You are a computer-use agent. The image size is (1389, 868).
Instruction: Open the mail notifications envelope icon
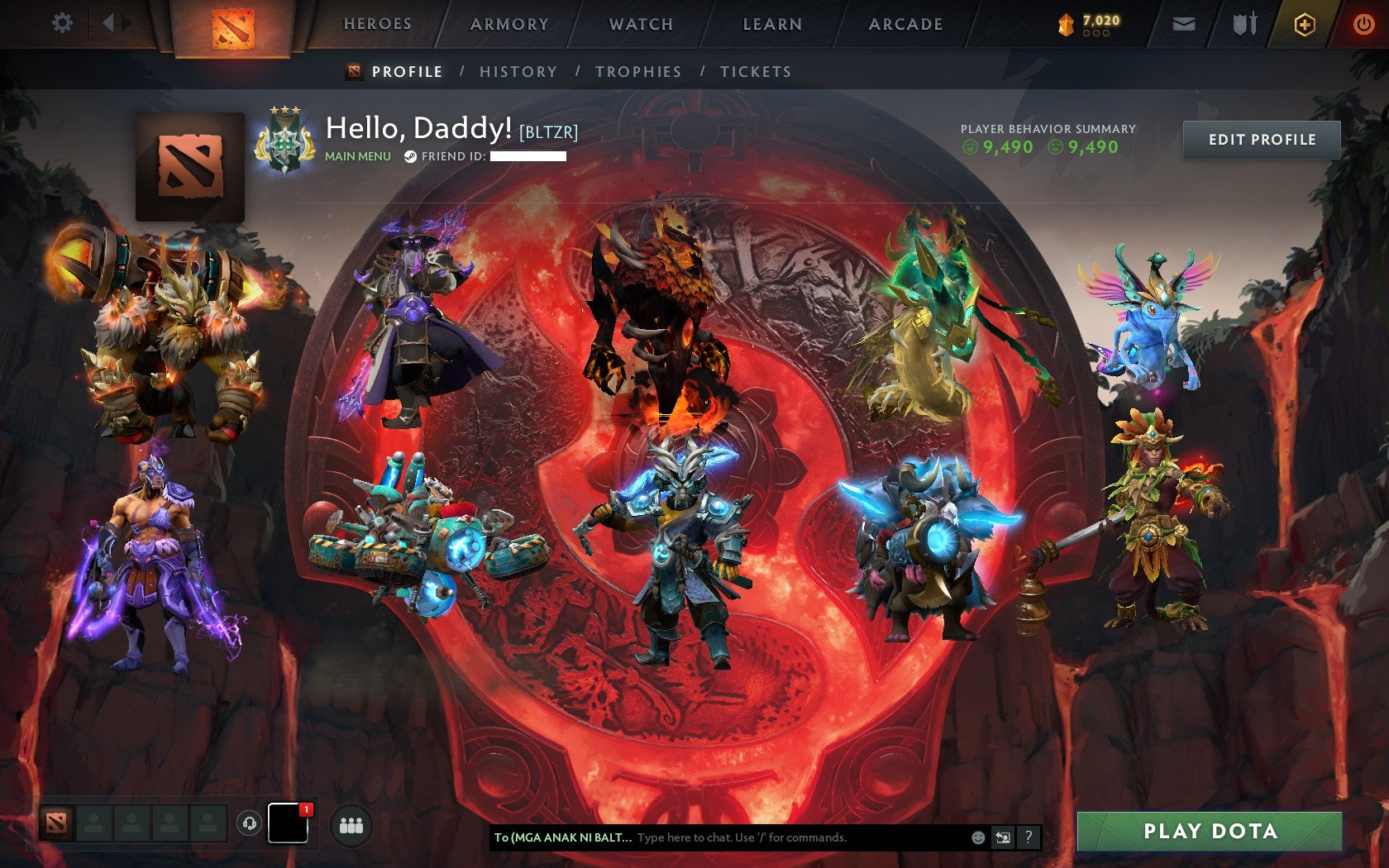click(x=1184, y=24)
